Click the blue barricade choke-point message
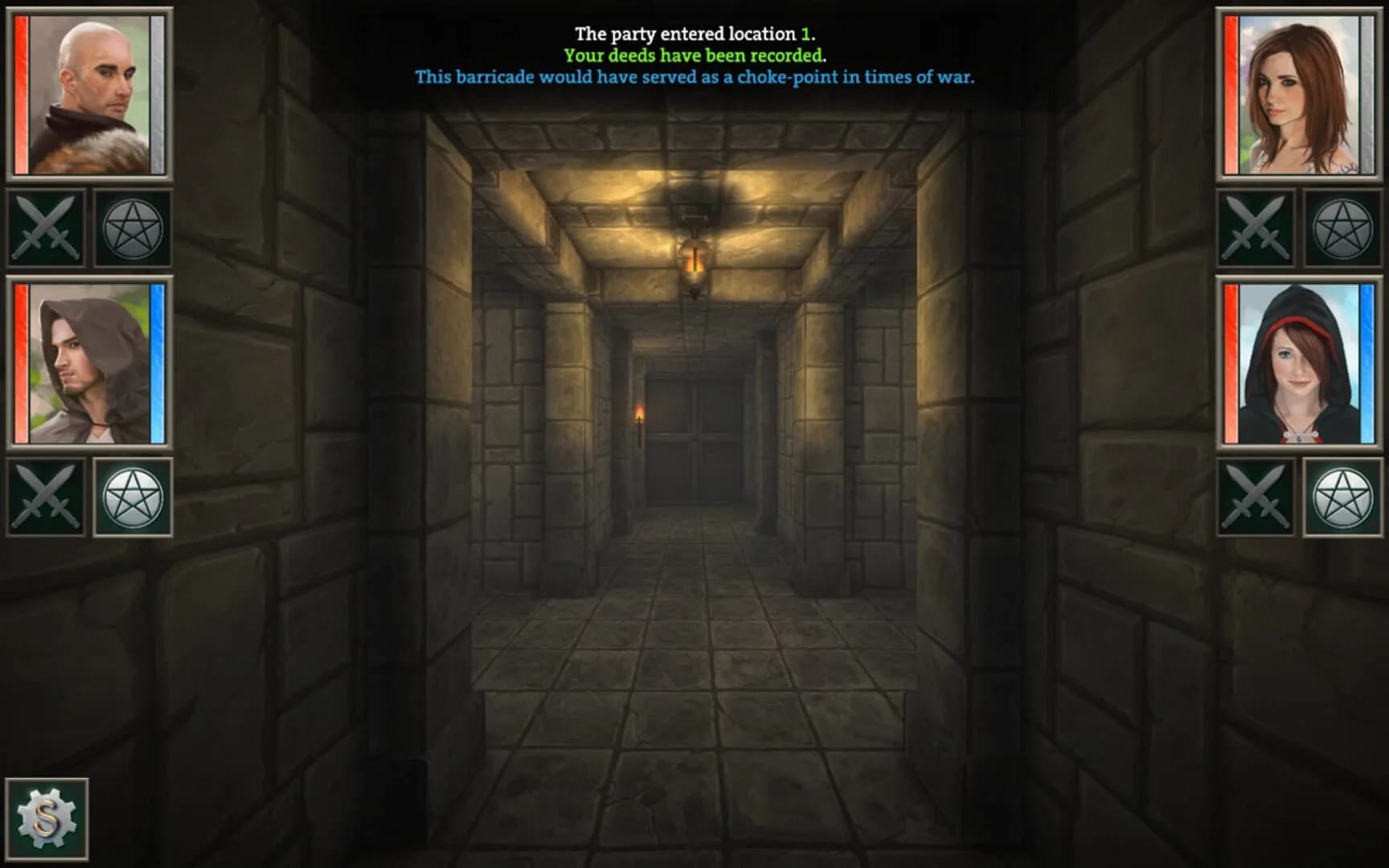1389x868 pixels. click(x=694, y=79)
